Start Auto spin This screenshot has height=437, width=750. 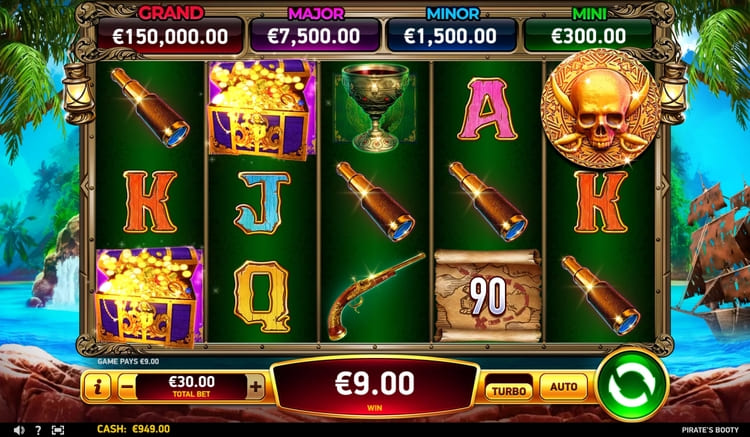click(564, 385)
